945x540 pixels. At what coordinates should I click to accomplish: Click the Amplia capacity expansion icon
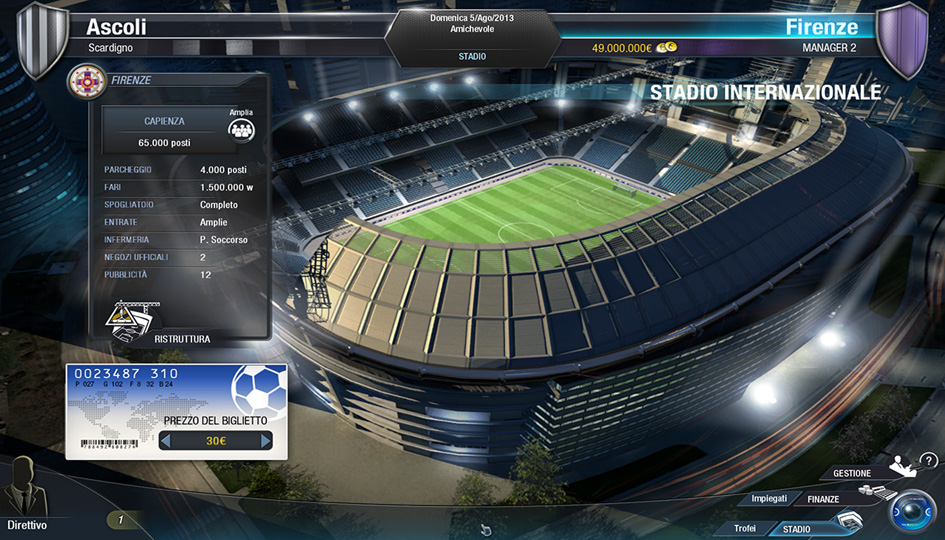(241, 129)
